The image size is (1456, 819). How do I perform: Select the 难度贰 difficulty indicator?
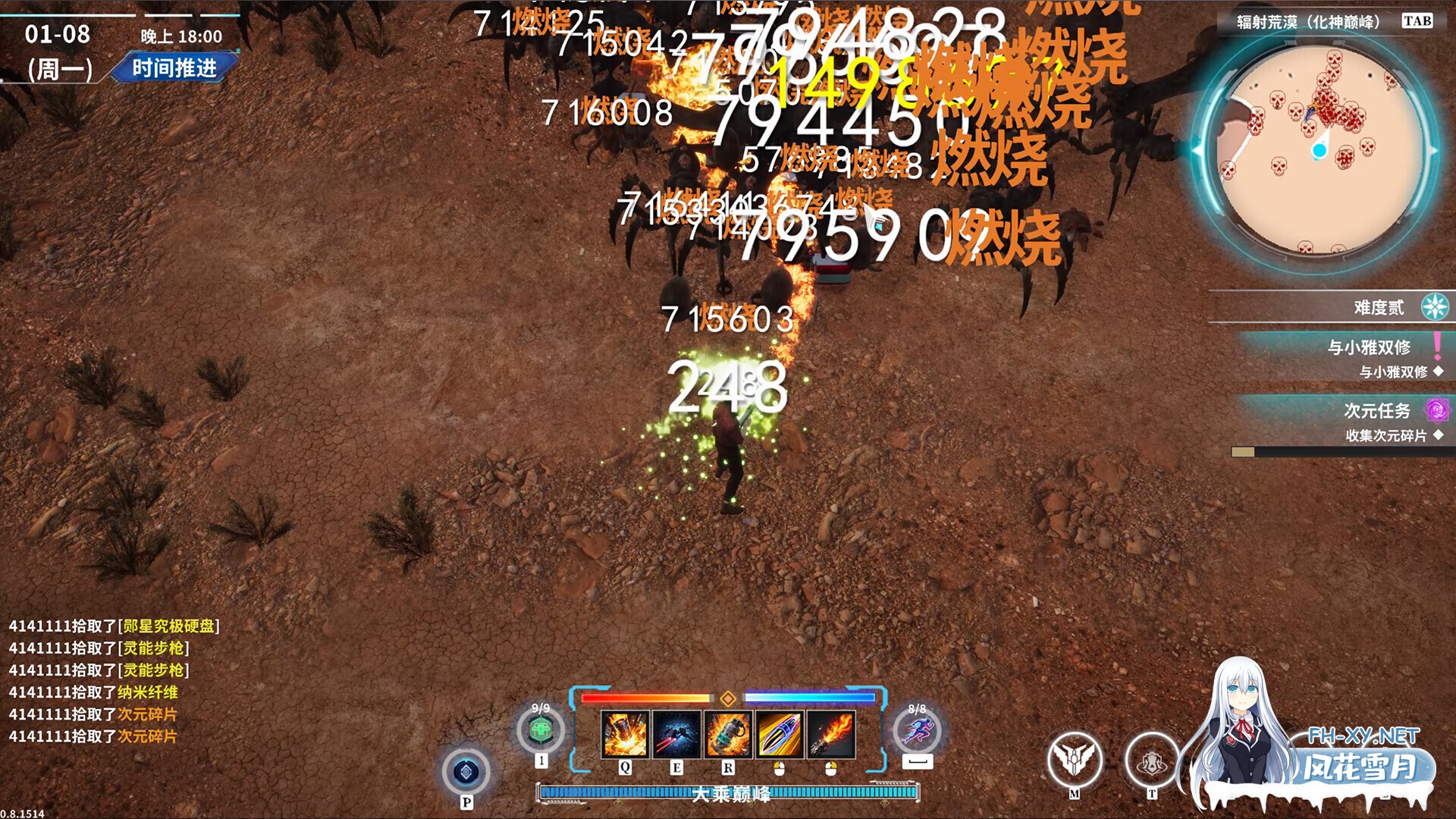[1379, 307]
